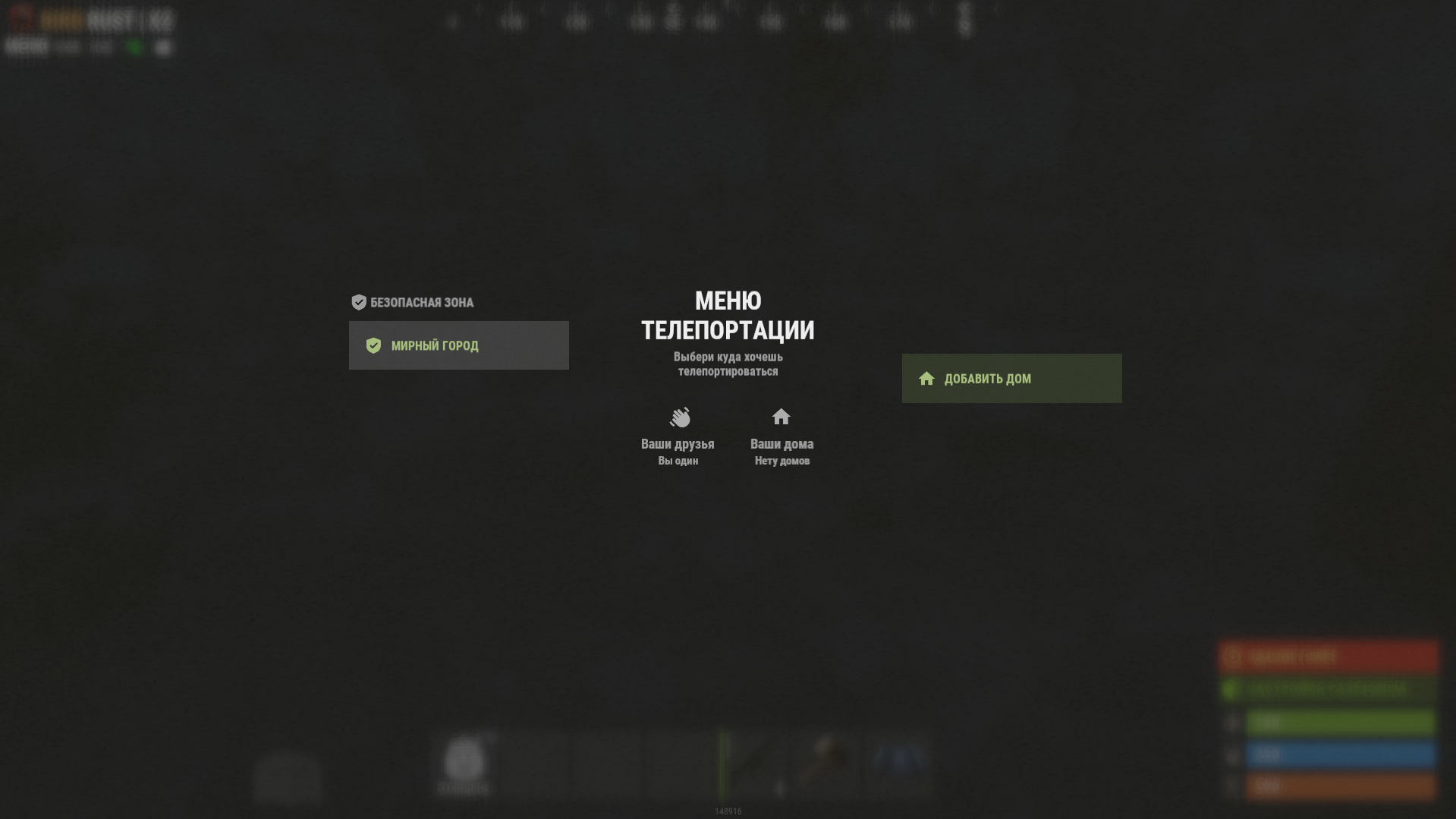
Task: Open «Ваши дома» via the house icon
Action: (782, 417)
